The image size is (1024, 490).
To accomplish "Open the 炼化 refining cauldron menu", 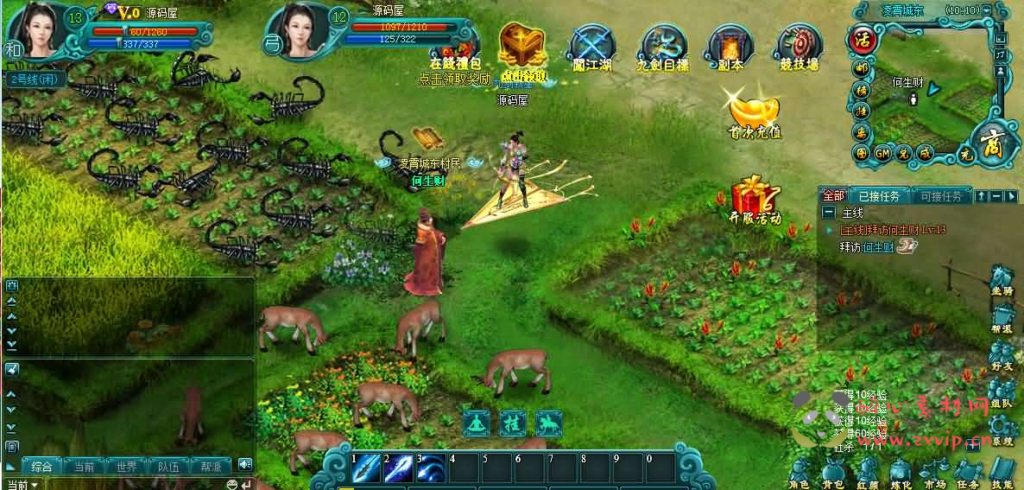I will pyautogui.click(x=899, y=471).
